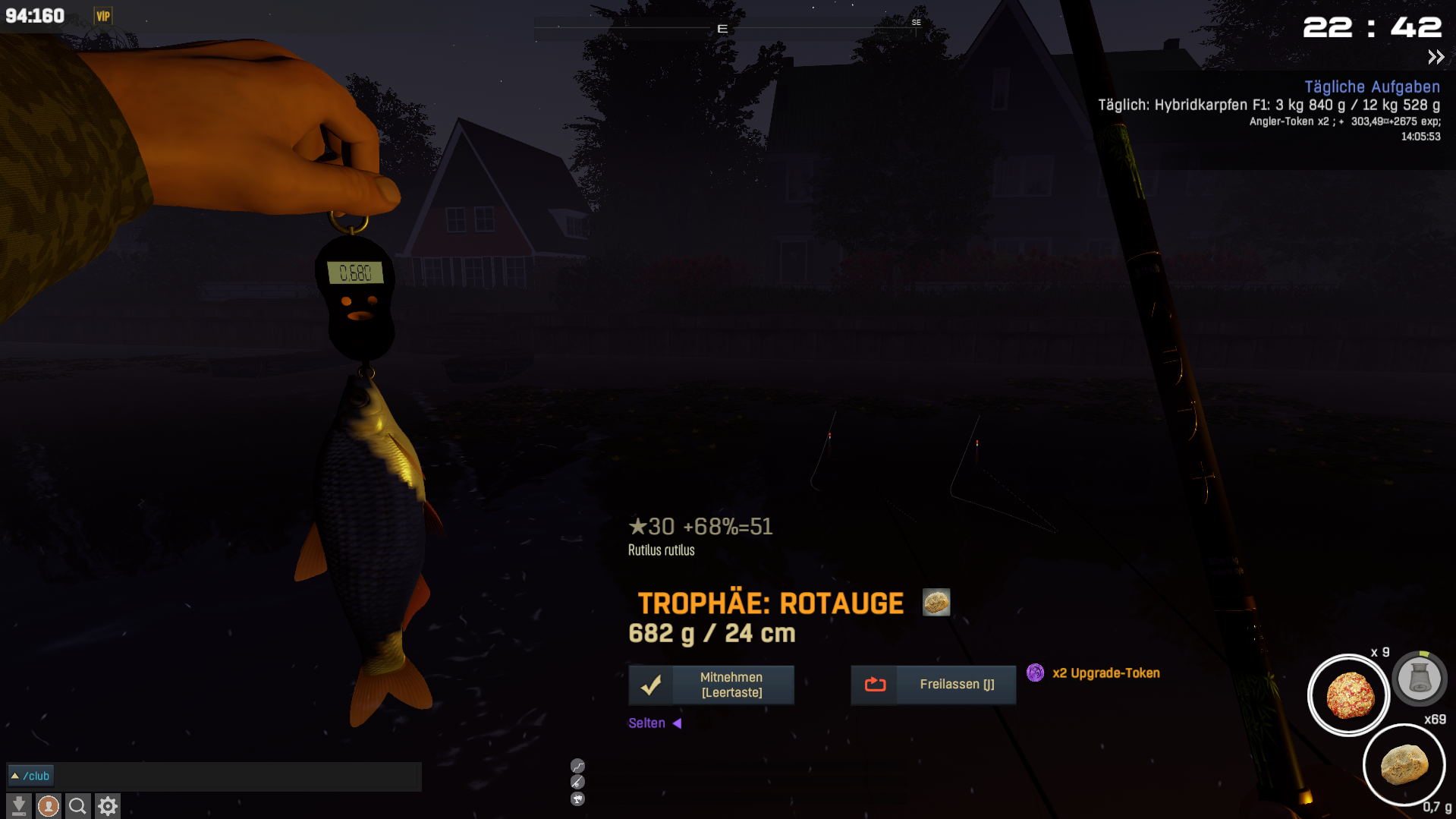This screenshot has width=1456, height=819.
Task: Click the VIP badge
Action: click(103, 16)
